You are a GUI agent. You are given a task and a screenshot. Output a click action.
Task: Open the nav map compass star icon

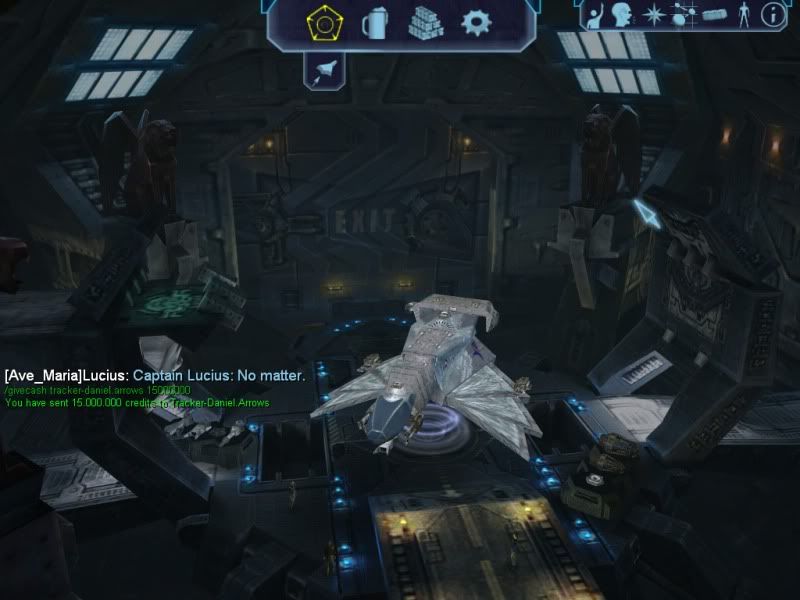click(x=653, y=14)
